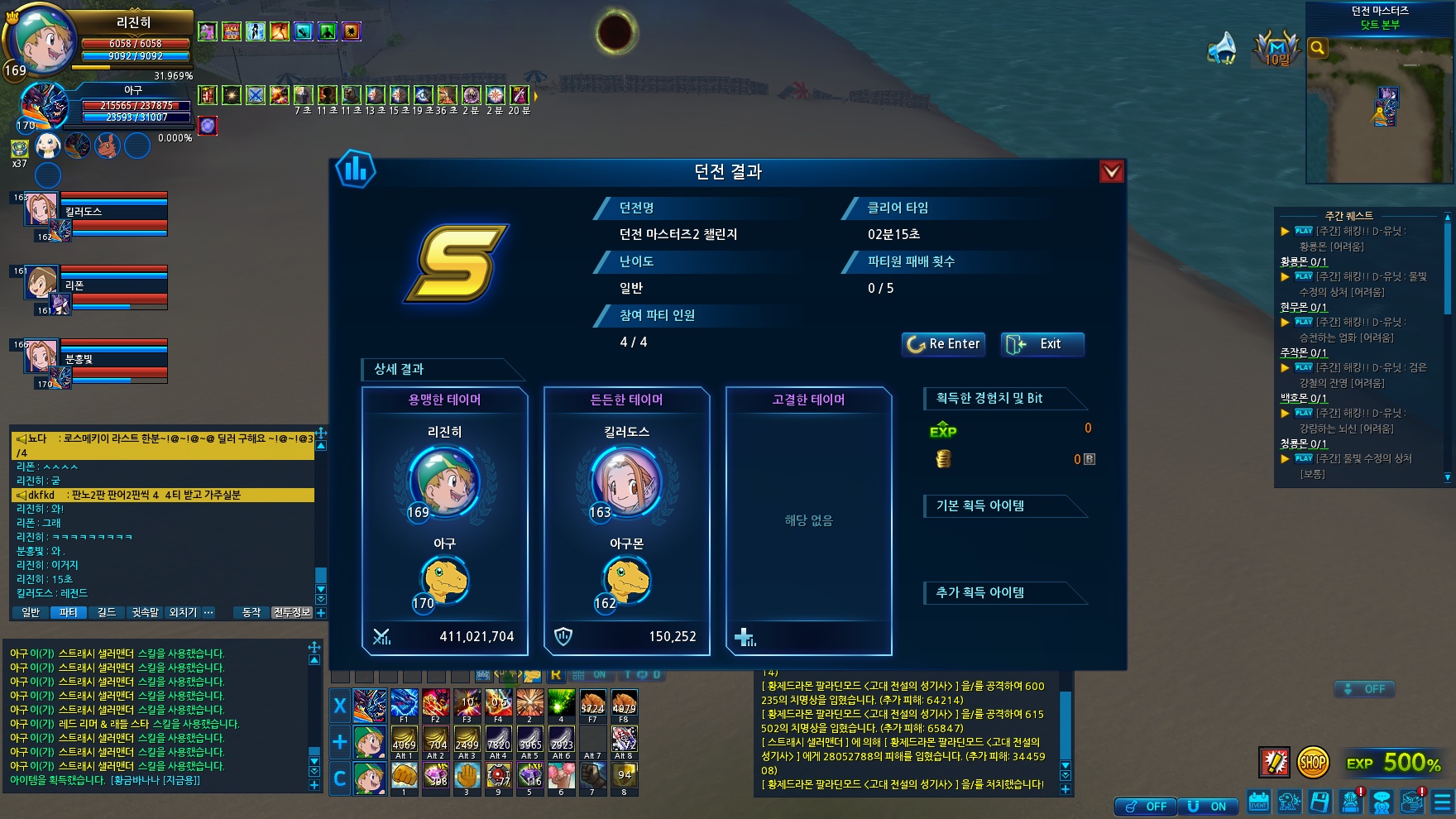Close the dungeon result window

(1111, 171)
